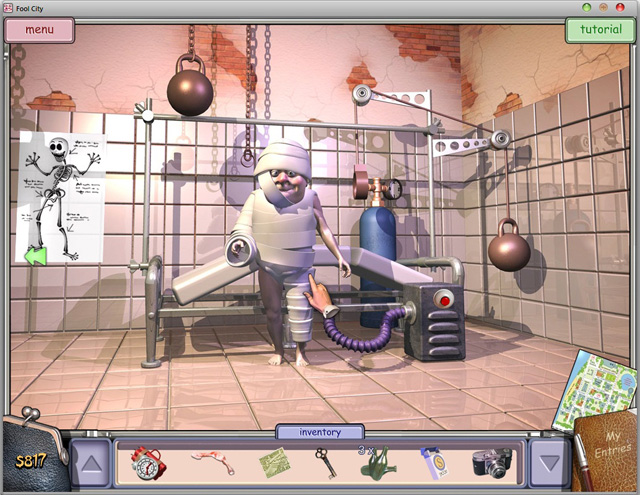
Task: Click the inventory label tab
Action: [320, 433]
